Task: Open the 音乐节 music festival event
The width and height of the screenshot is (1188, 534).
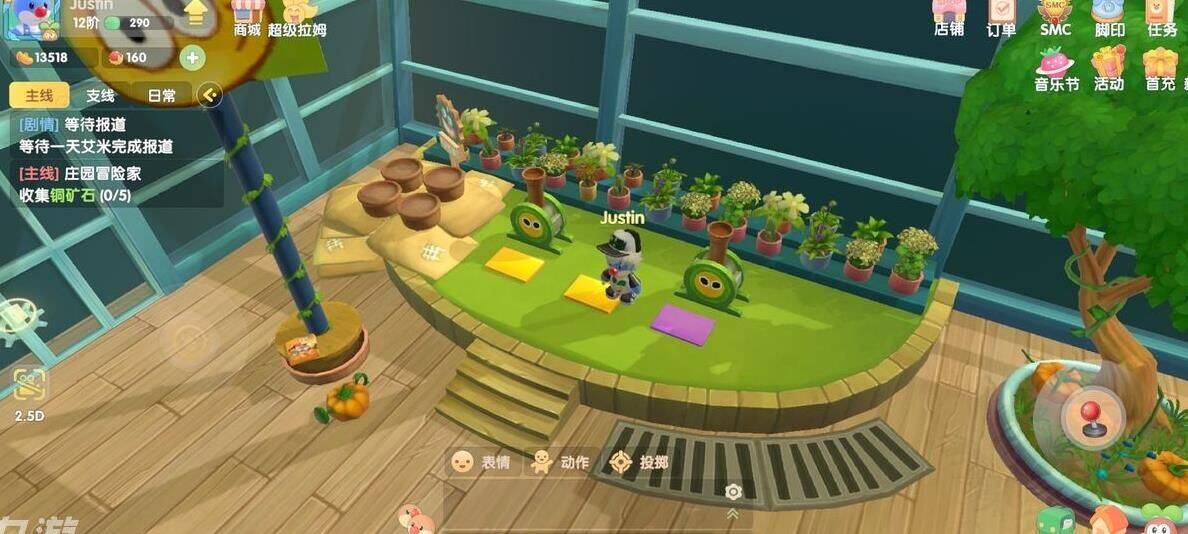Action: (x=1056, y=70)
